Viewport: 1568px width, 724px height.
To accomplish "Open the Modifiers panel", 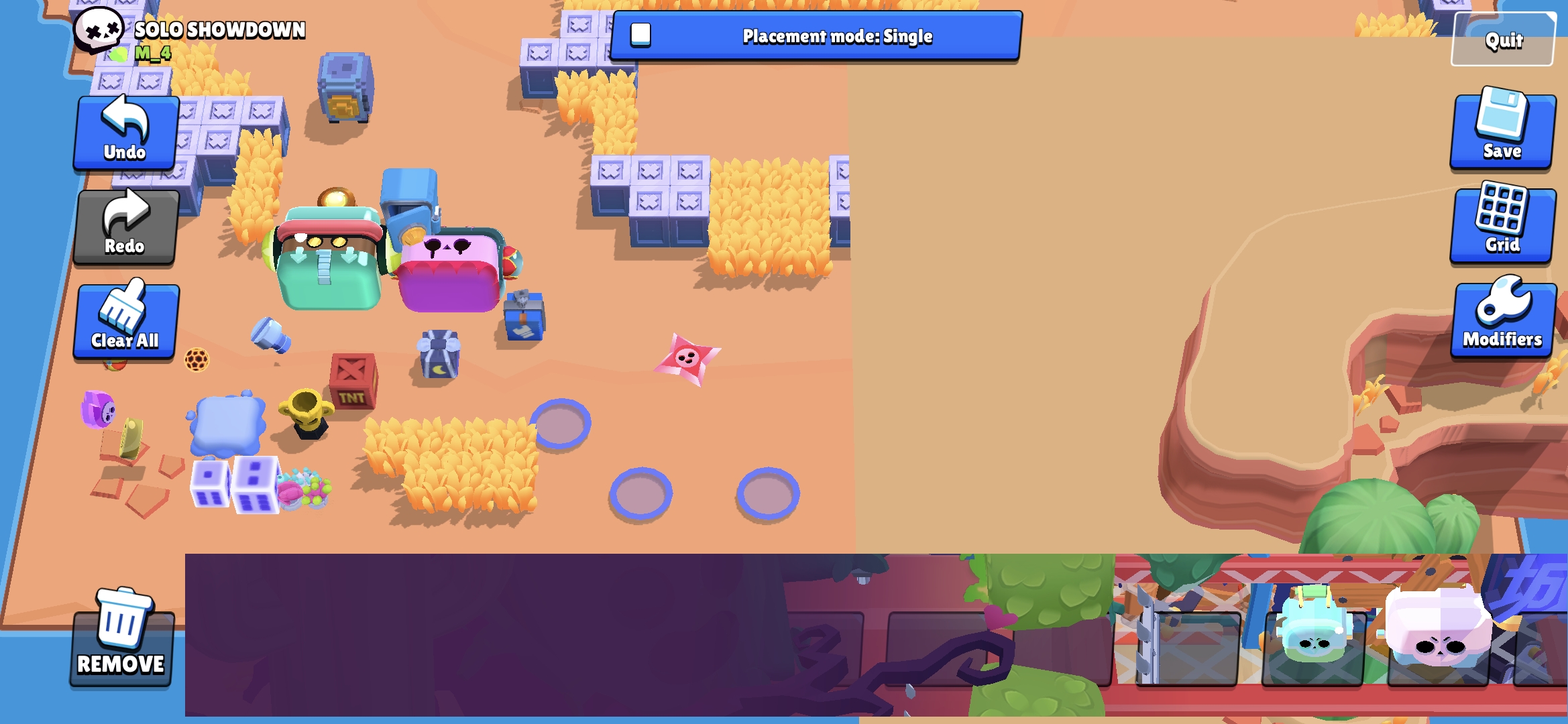I will click(x=1502, y=317).
